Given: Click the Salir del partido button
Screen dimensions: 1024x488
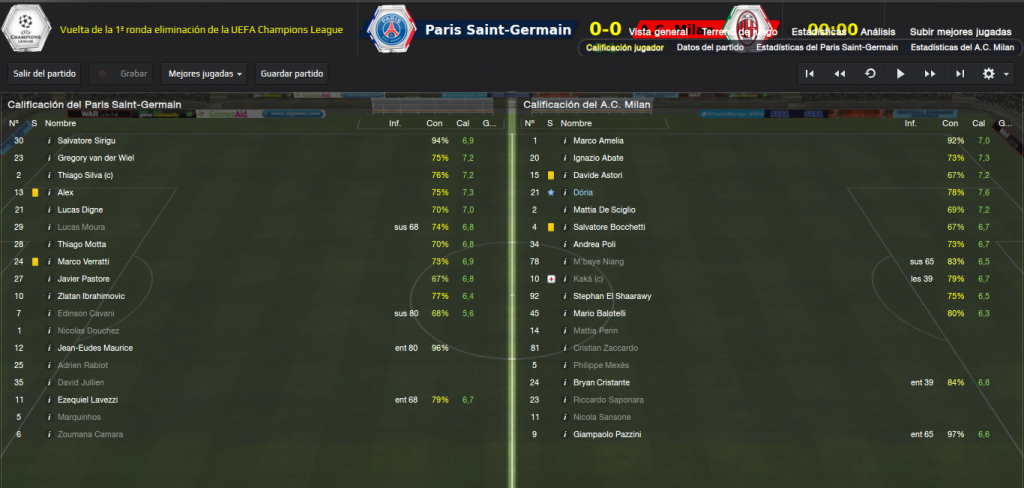Looking at the screenshot, I should tap(44, 73).
